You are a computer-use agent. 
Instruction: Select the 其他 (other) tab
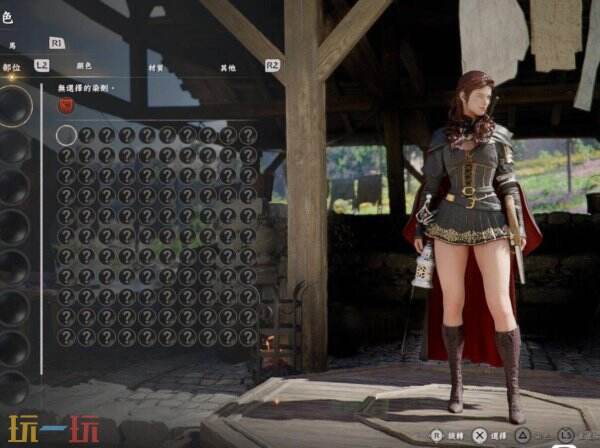pyautogui.click(x=228, y=67)
